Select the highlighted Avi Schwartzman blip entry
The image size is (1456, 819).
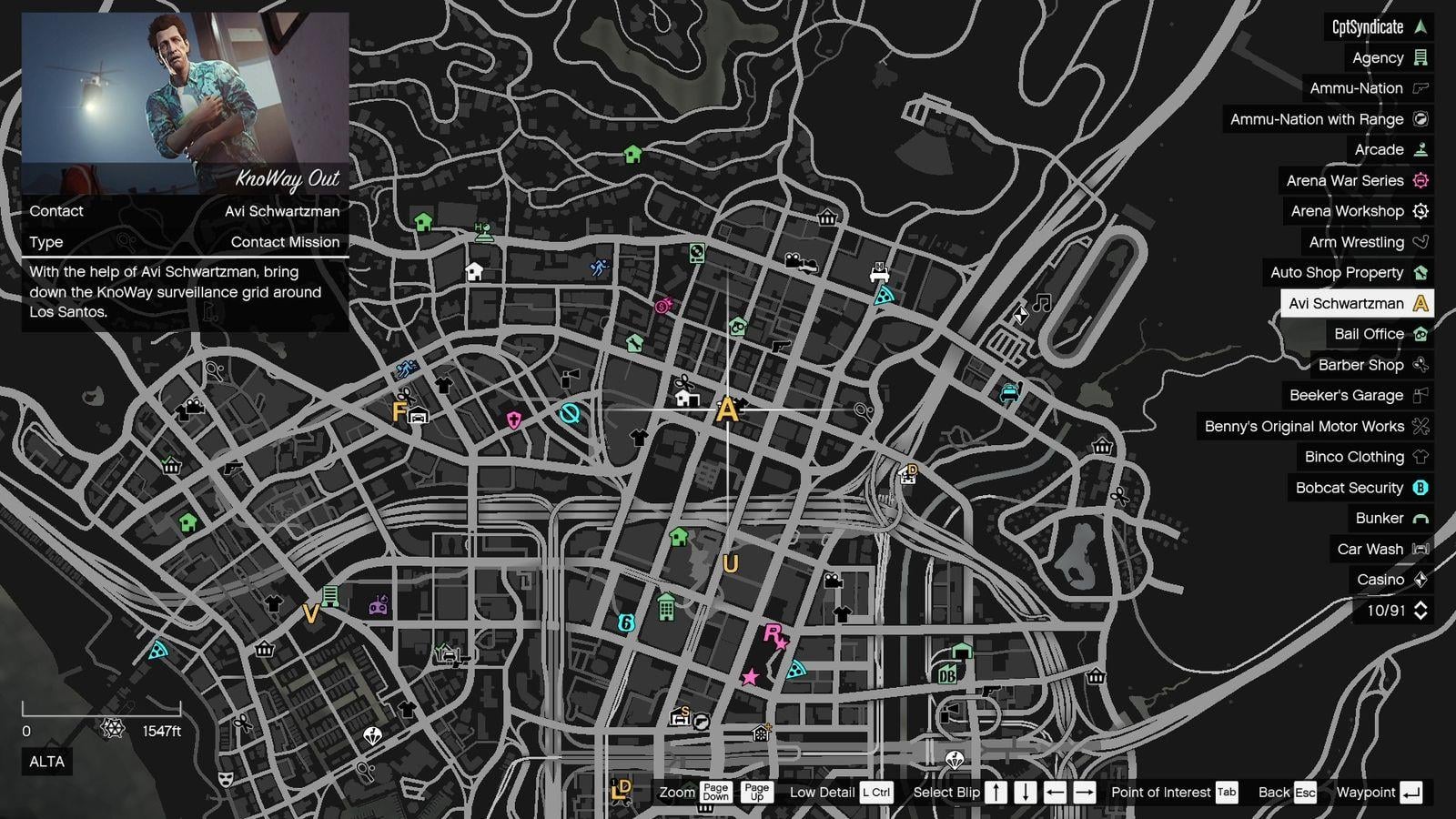[1356, 303]
